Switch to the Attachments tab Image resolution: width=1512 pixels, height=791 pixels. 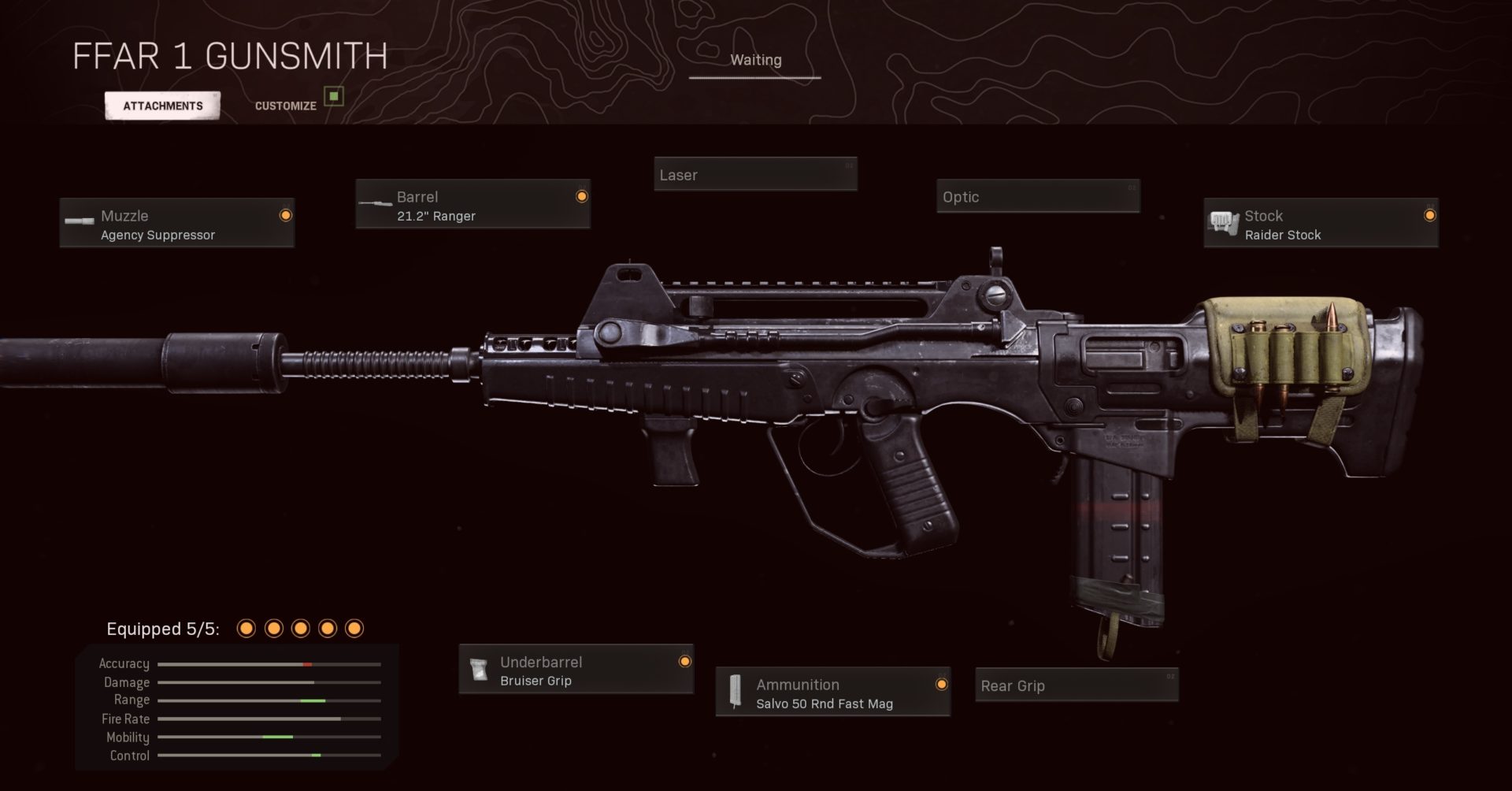(162, 104)
